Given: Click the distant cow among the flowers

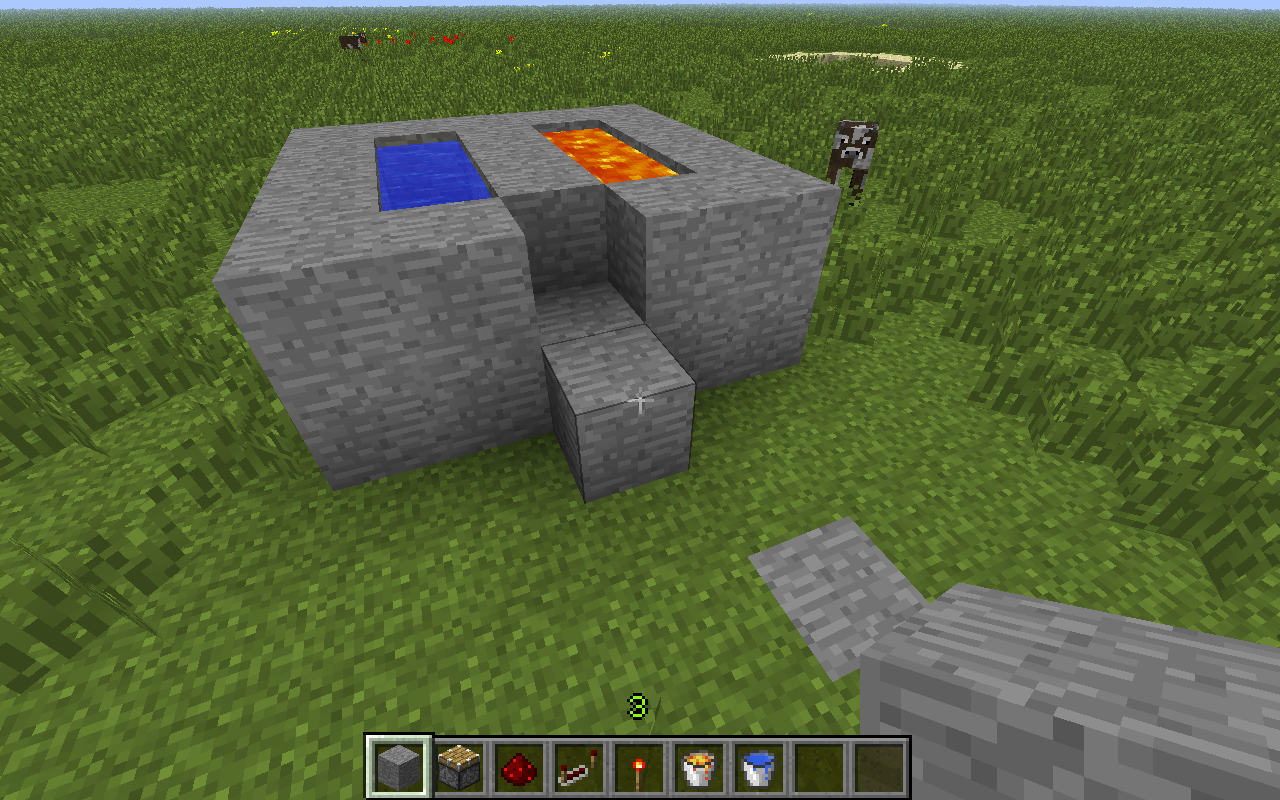Looking at the screenshot, I should (350, 40).
